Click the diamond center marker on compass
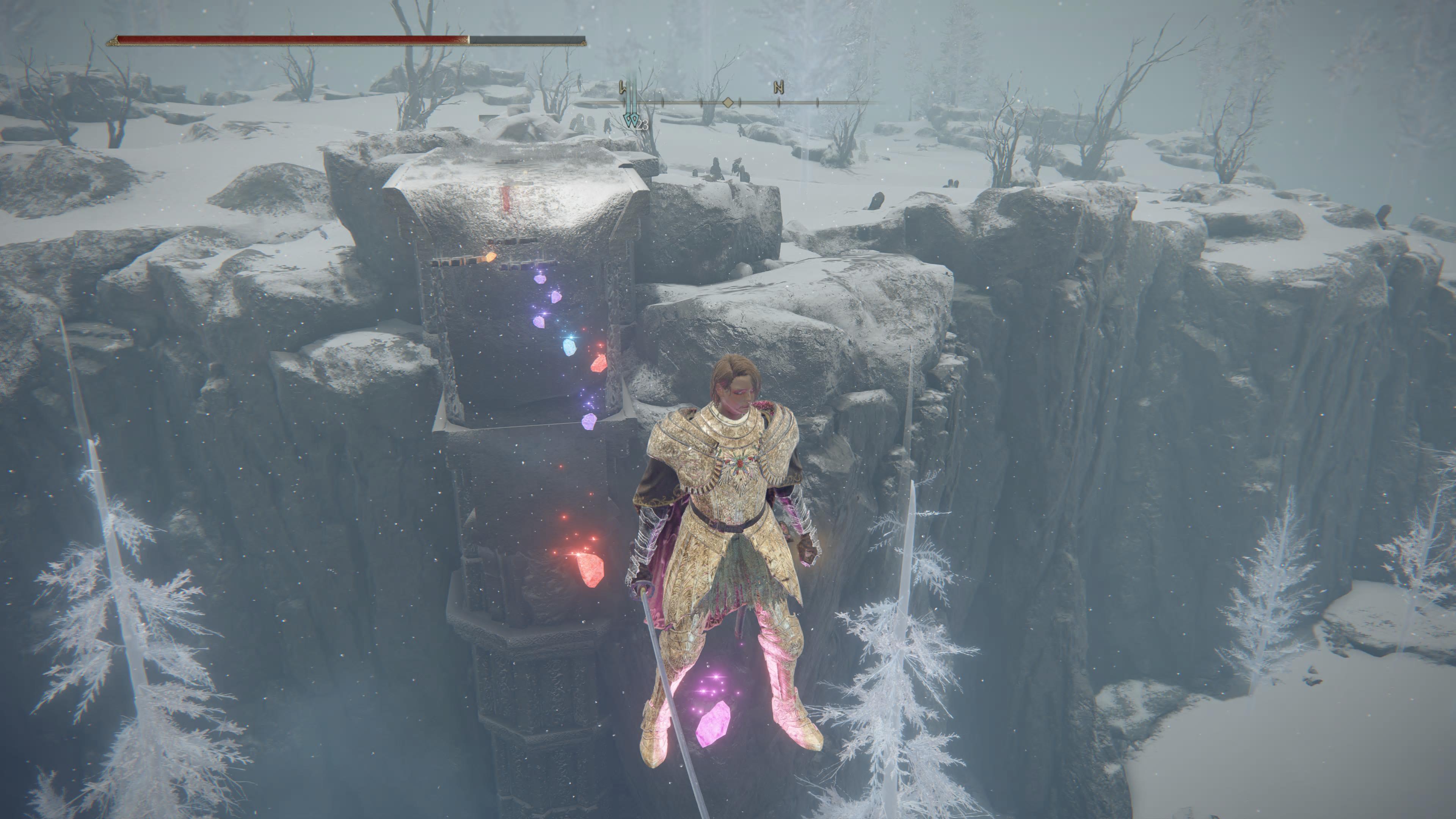The image size is (1456, 819). point(728,103)
